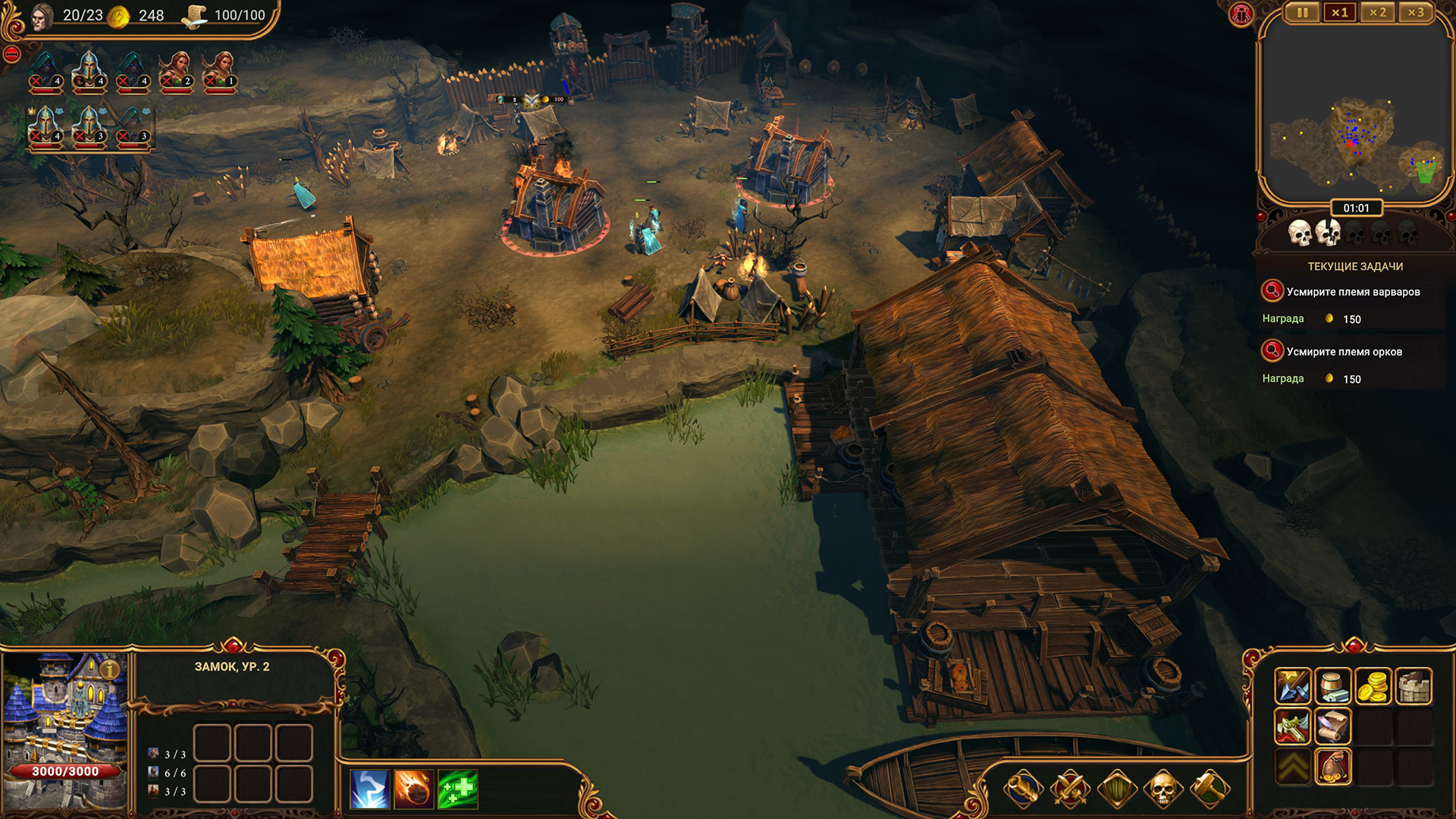Activate the crossed swords command
The width and height of the screenshot is (1456, 819).
(x=1070, y=789)
